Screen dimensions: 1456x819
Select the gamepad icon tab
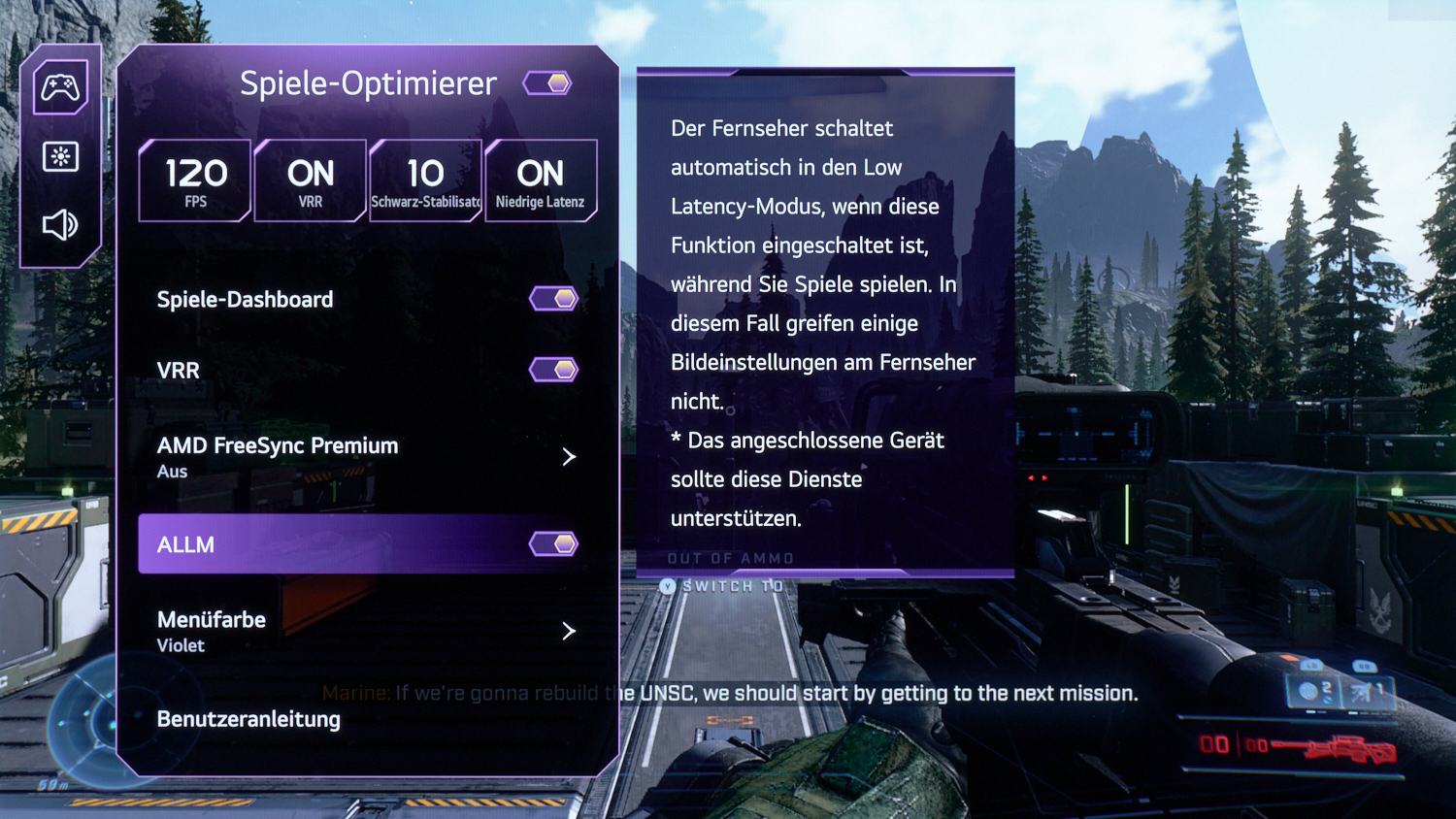(60, 88)
